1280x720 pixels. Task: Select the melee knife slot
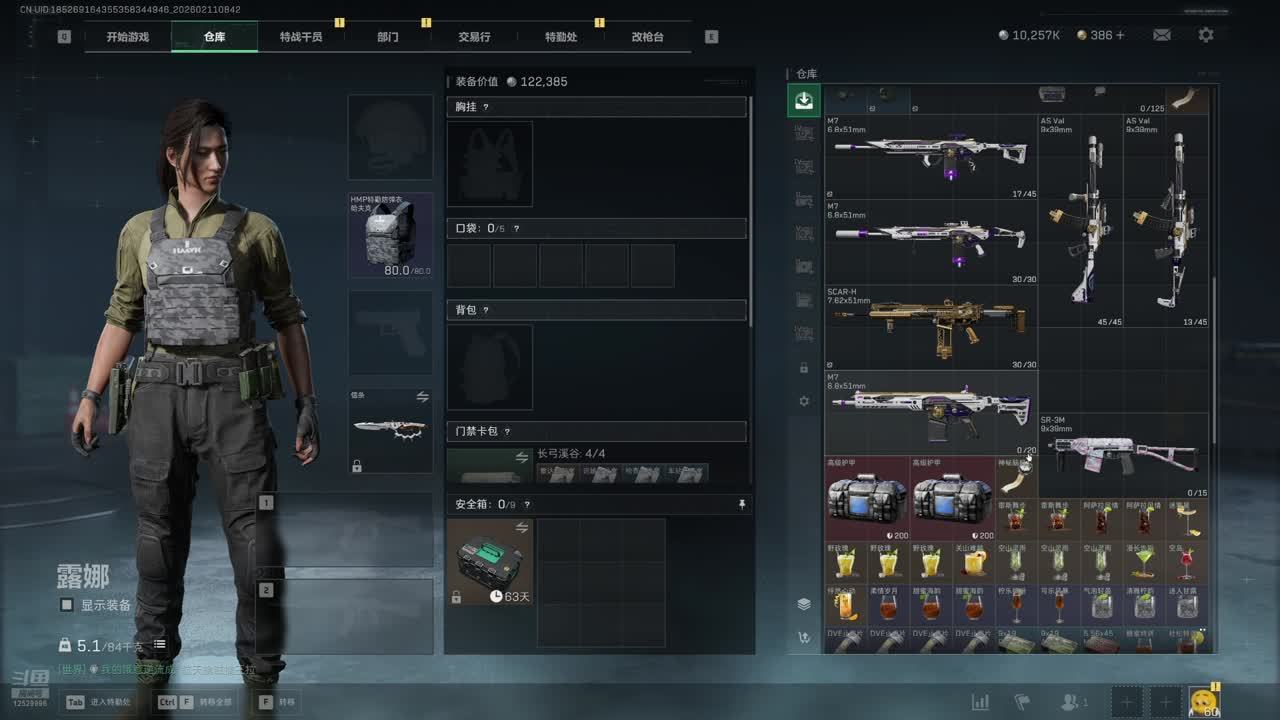click(390, 430)
